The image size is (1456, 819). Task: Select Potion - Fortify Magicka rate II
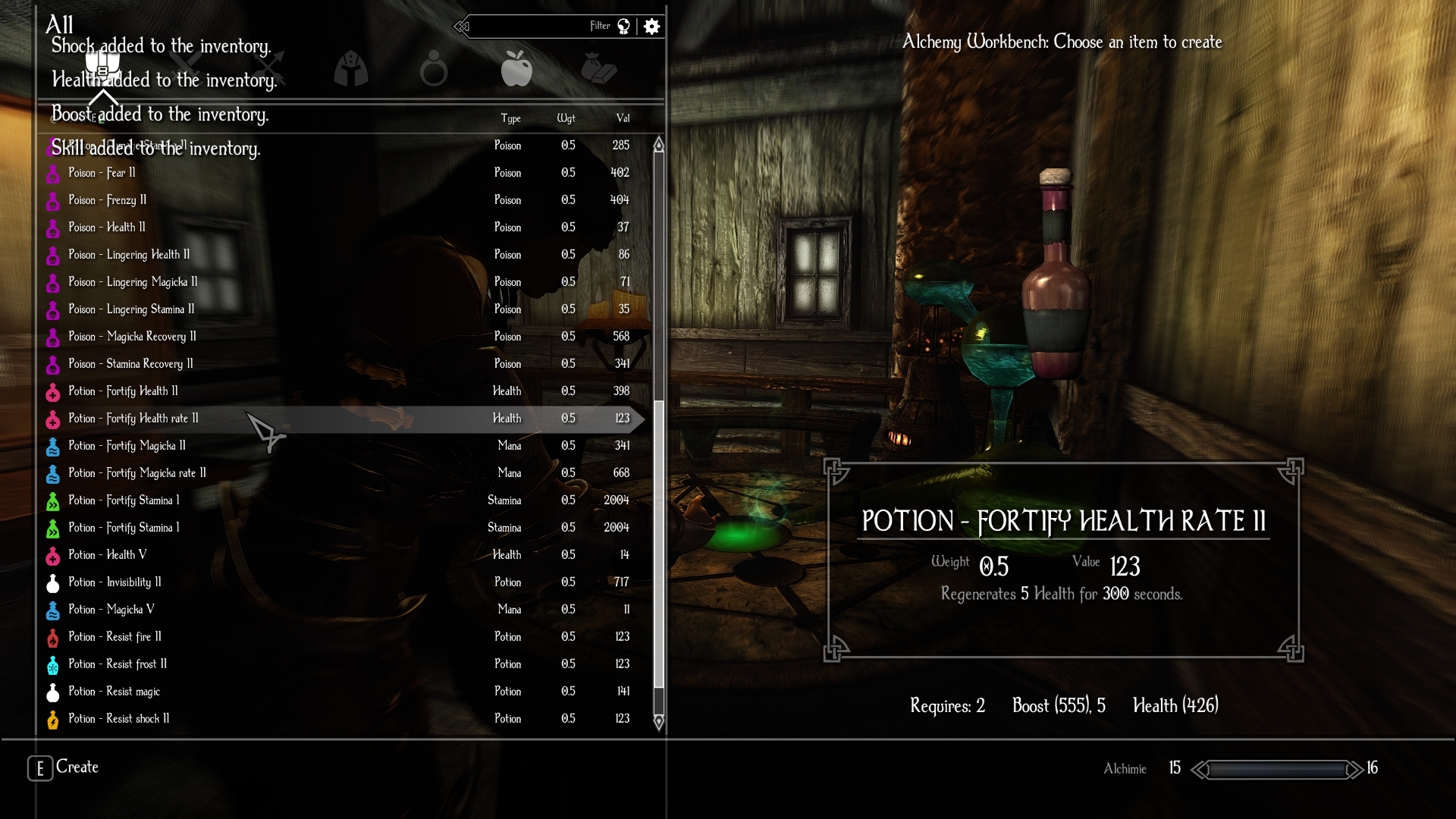click(x=136, y=473)
